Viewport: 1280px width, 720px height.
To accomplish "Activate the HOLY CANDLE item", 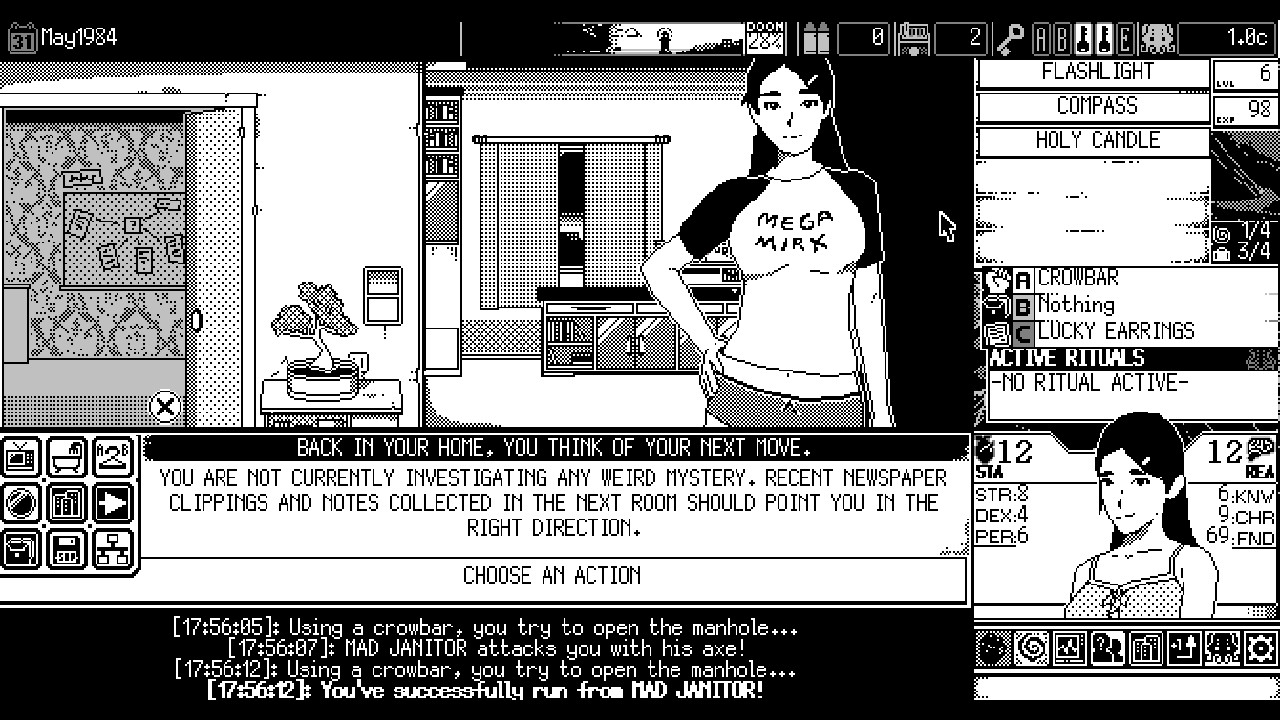I will click(x=1095, y=140).
